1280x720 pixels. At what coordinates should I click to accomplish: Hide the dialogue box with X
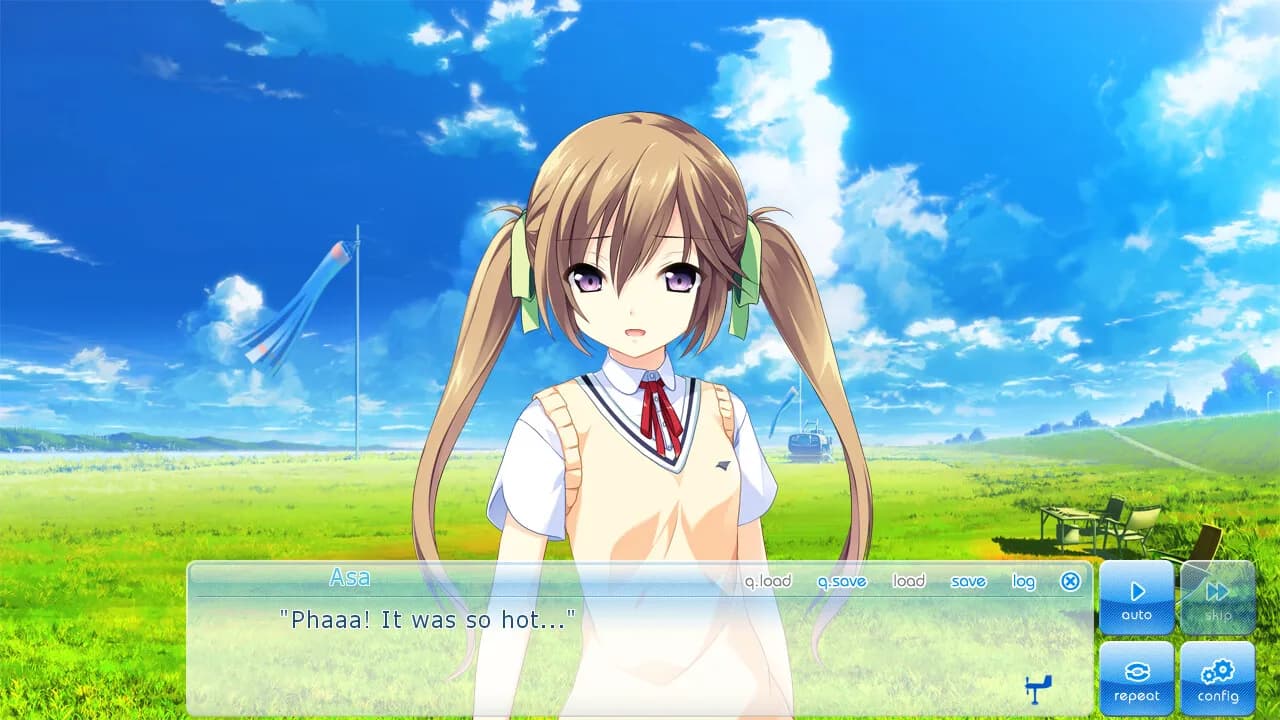click(x=1070, y=581)
